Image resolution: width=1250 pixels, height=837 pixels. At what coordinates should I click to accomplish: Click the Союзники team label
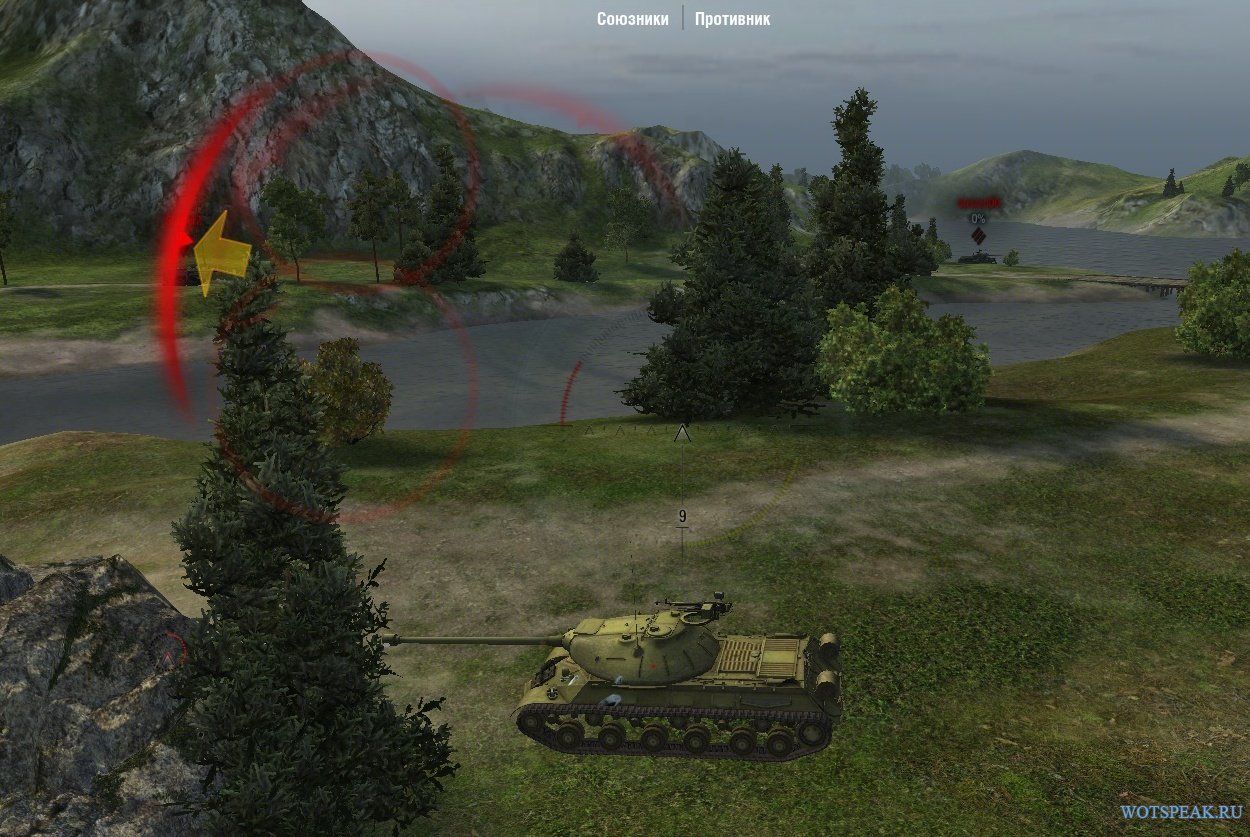click(x=632, y=19)
